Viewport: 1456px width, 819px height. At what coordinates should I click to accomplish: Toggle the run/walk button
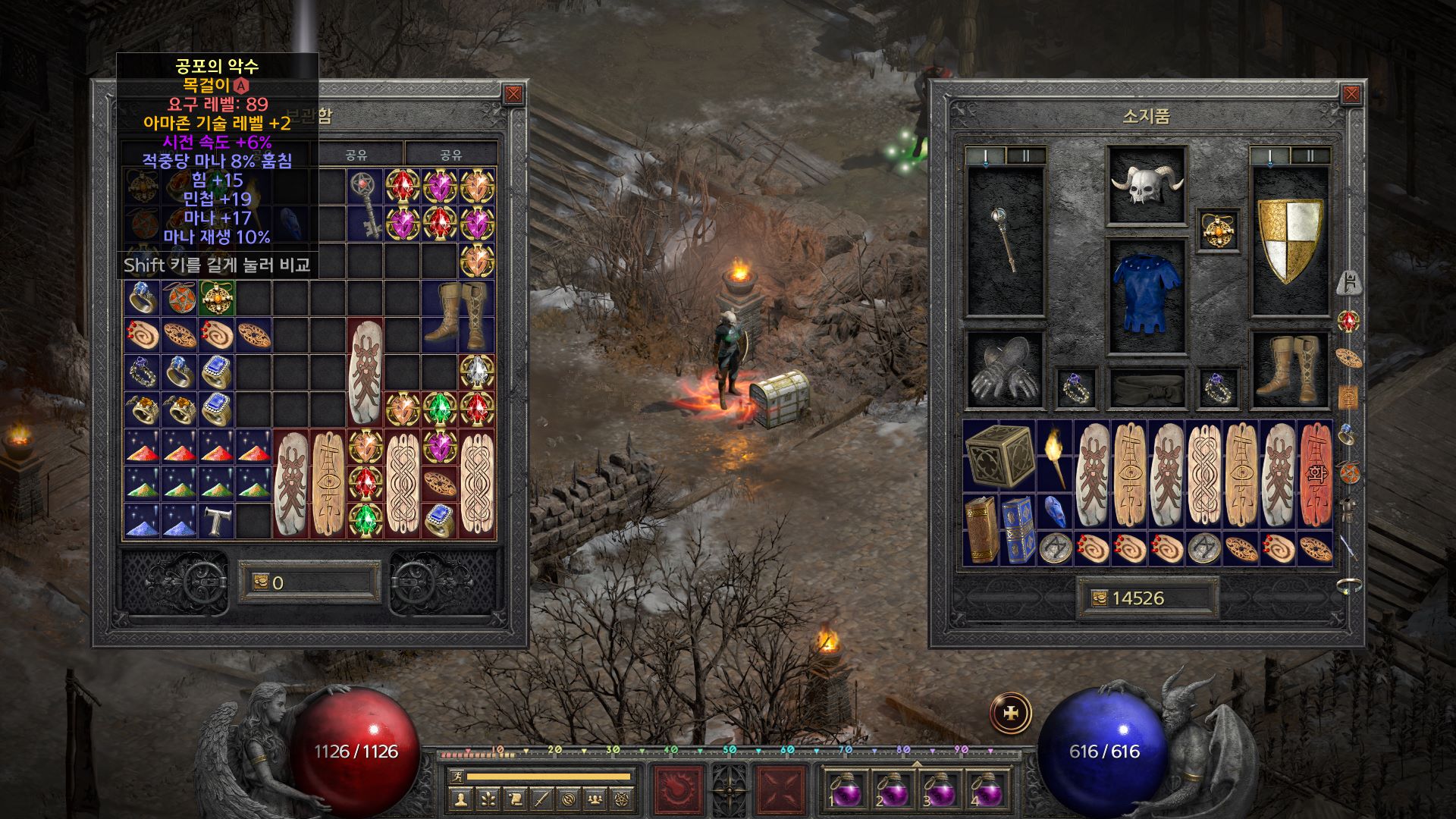click(455, 776)
